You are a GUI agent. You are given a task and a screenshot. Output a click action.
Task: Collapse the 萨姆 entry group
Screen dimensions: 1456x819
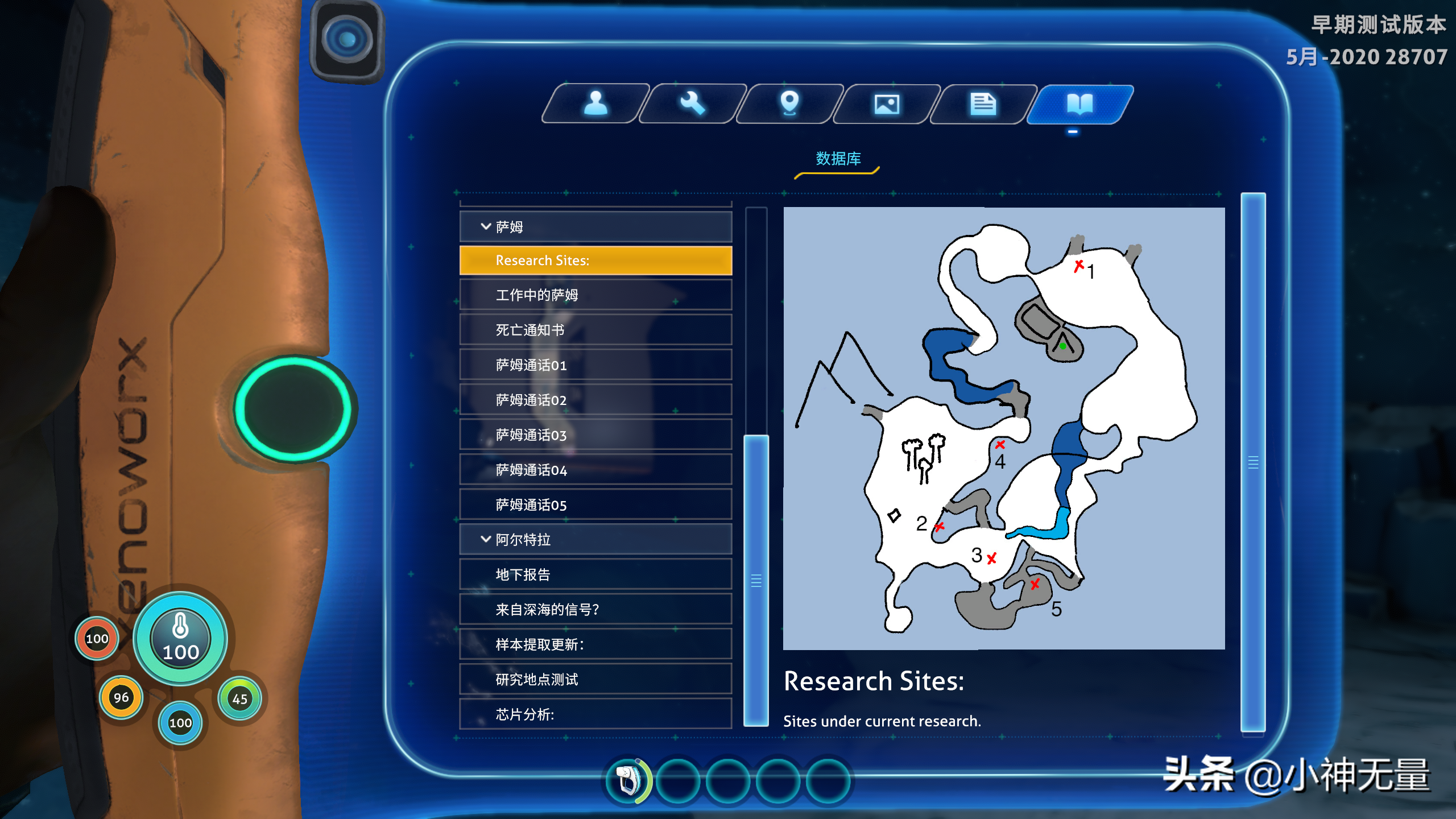595,226
